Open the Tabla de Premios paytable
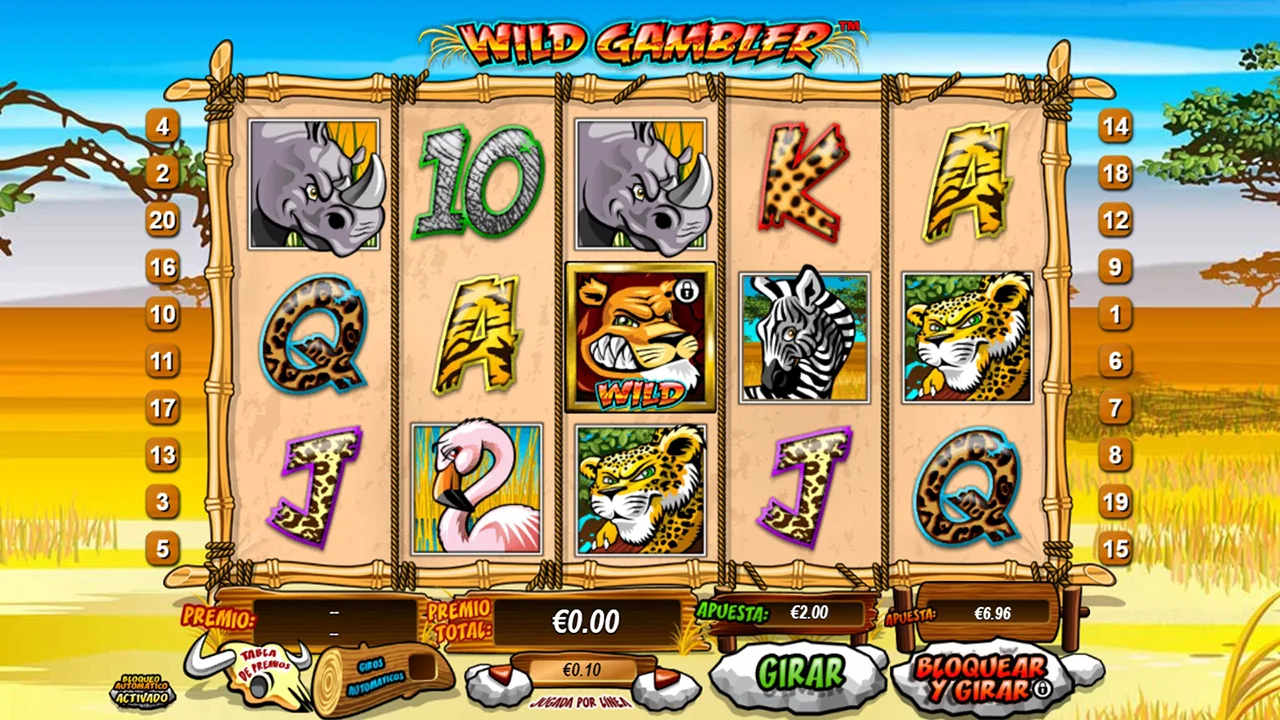 264,667
